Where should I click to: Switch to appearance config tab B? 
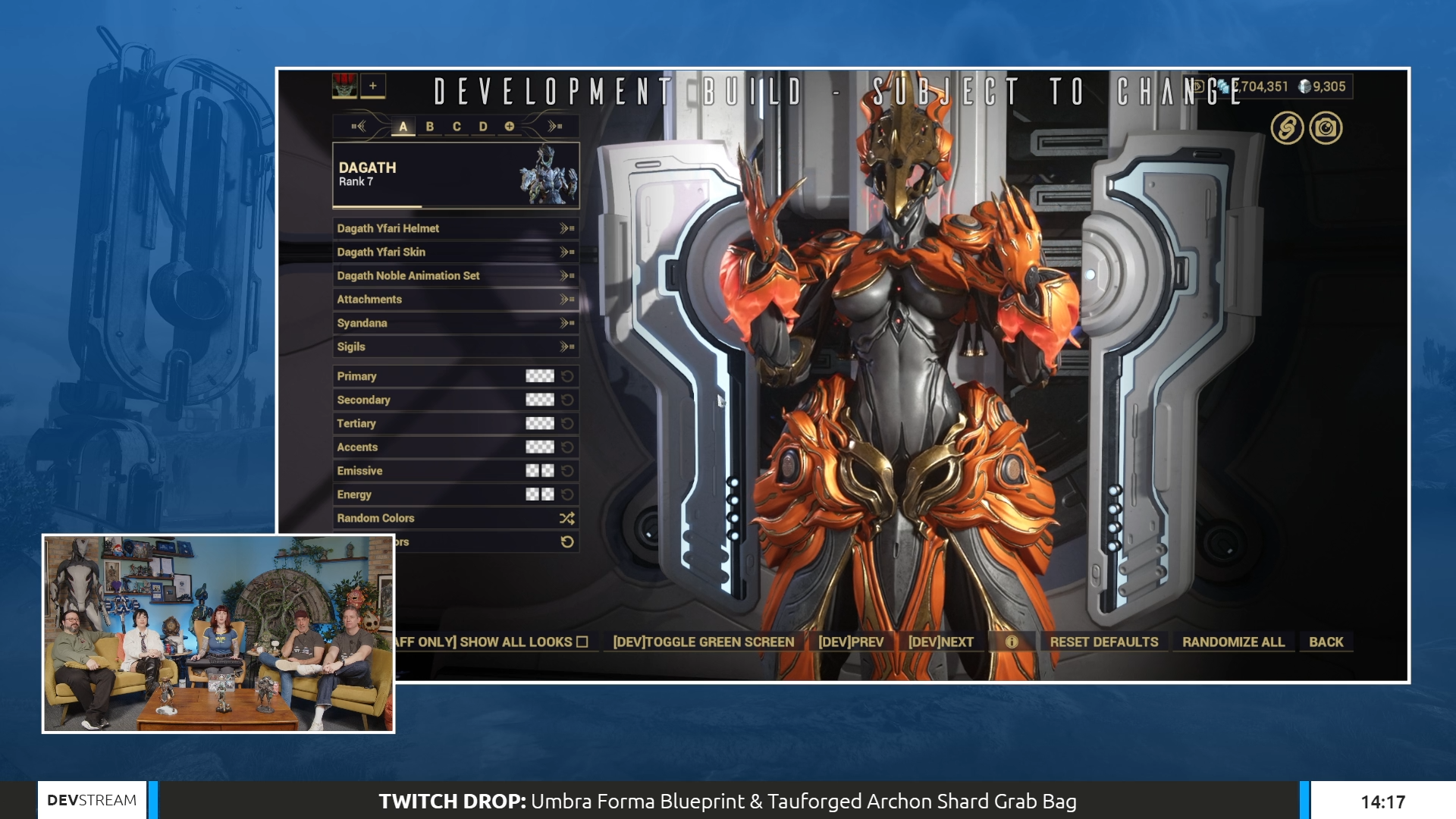[430, 127]
